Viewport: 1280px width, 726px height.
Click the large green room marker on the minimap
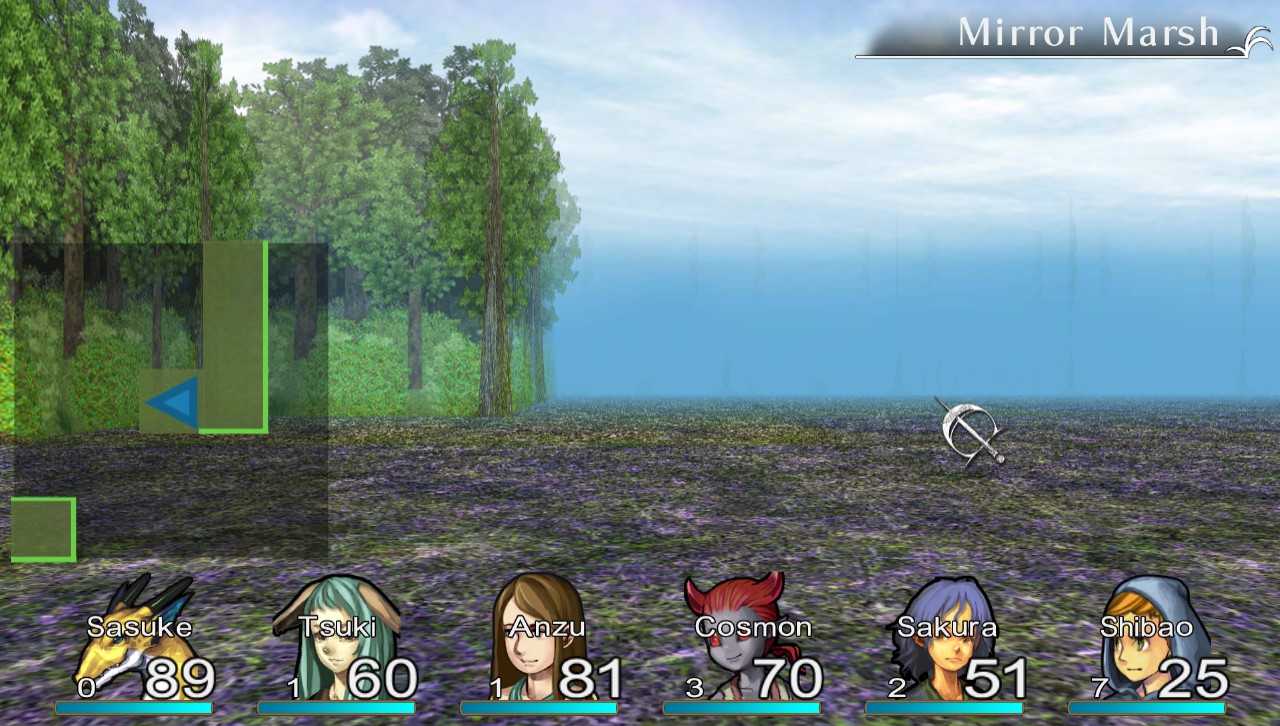click(x=232, y=335)
